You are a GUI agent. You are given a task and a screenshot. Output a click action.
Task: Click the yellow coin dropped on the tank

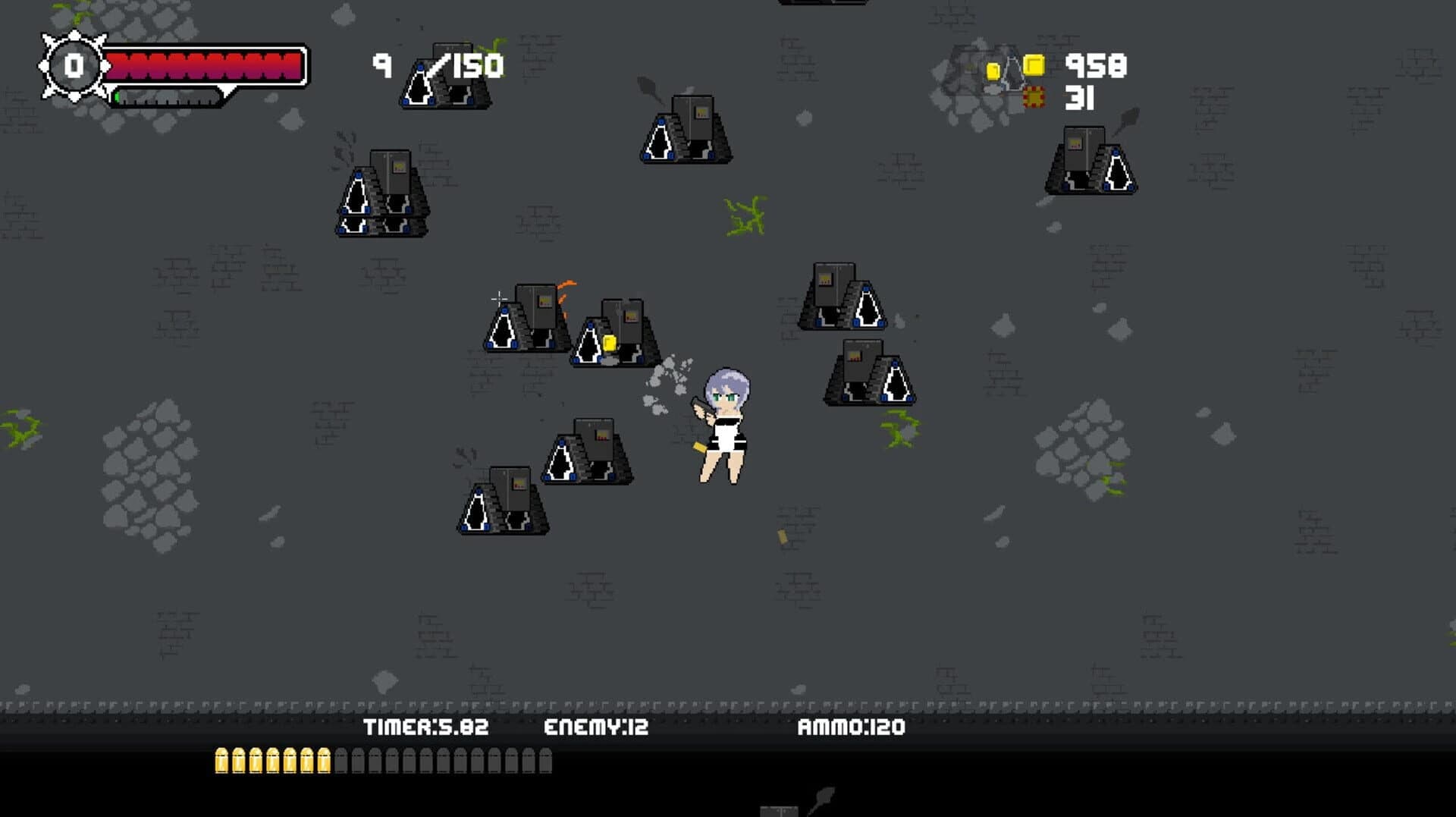click(x=611, y=343)
